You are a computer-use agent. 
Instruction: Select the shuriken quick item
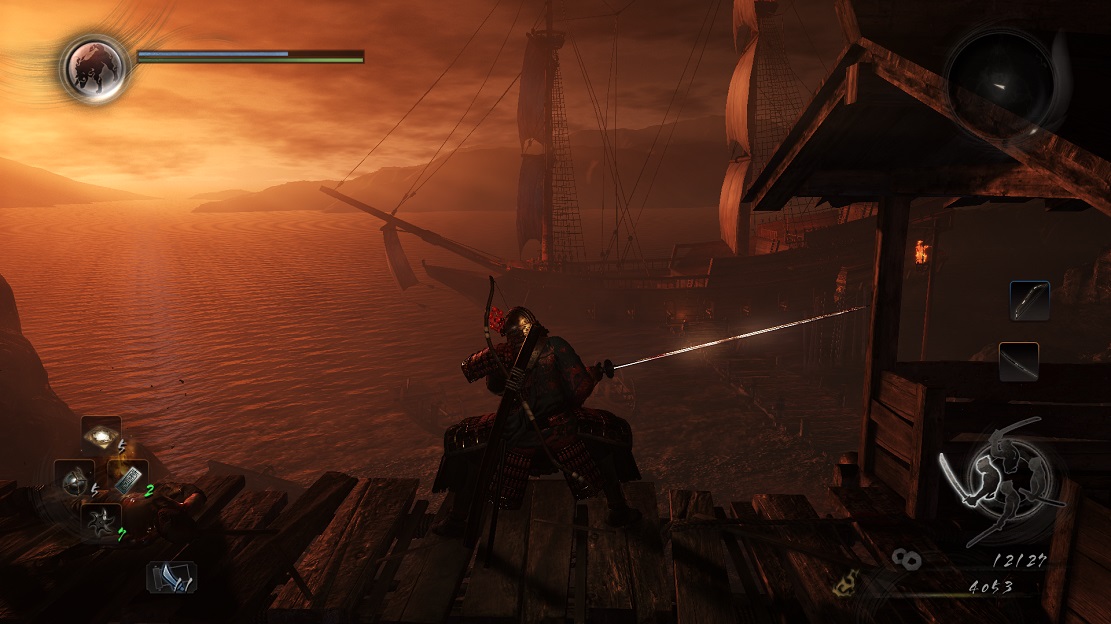[x=101, y=521]
